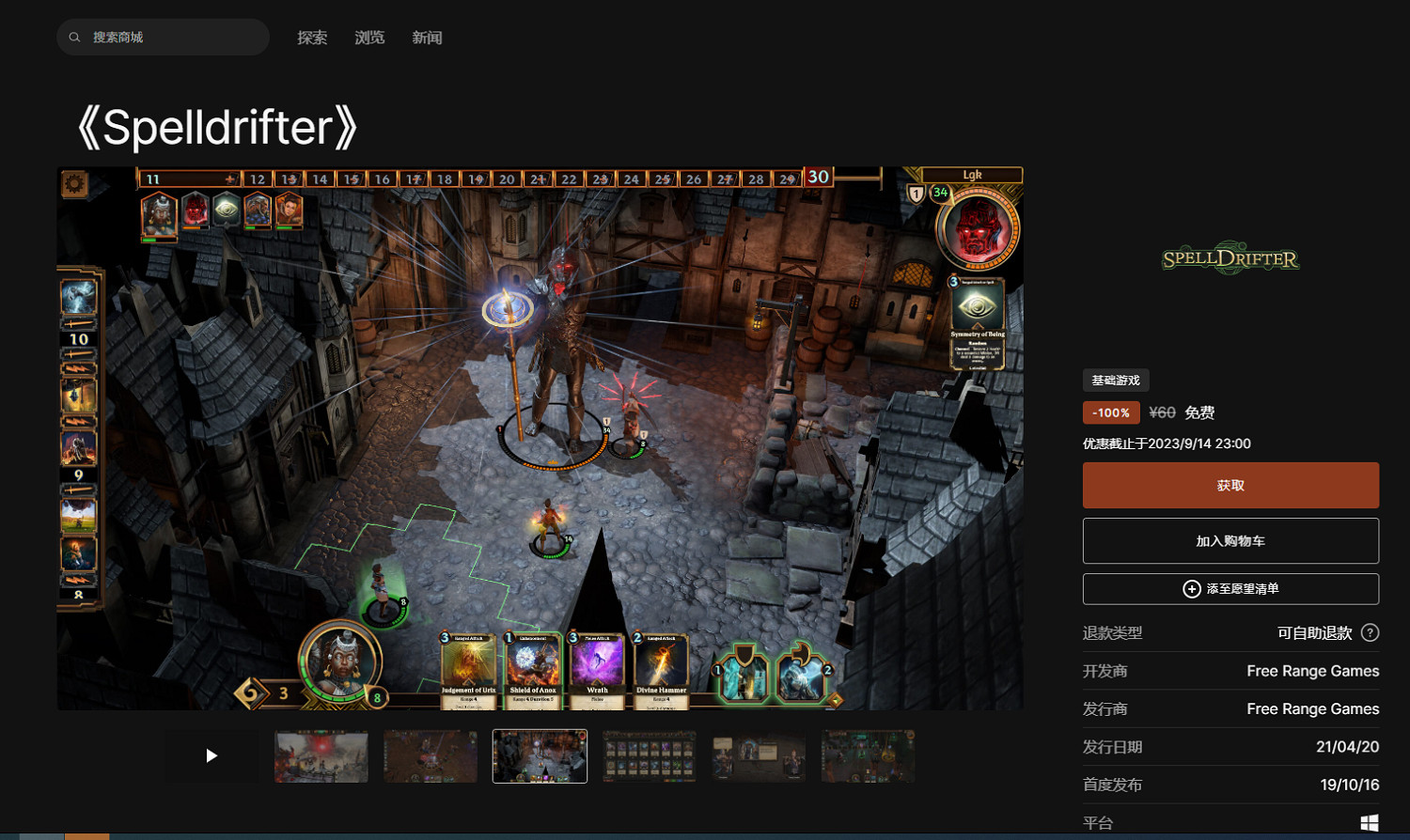Click the Spelldrifter logo image
Image resolution: width=1410 pixels, height=840 pixels.
click(1230, 257)
